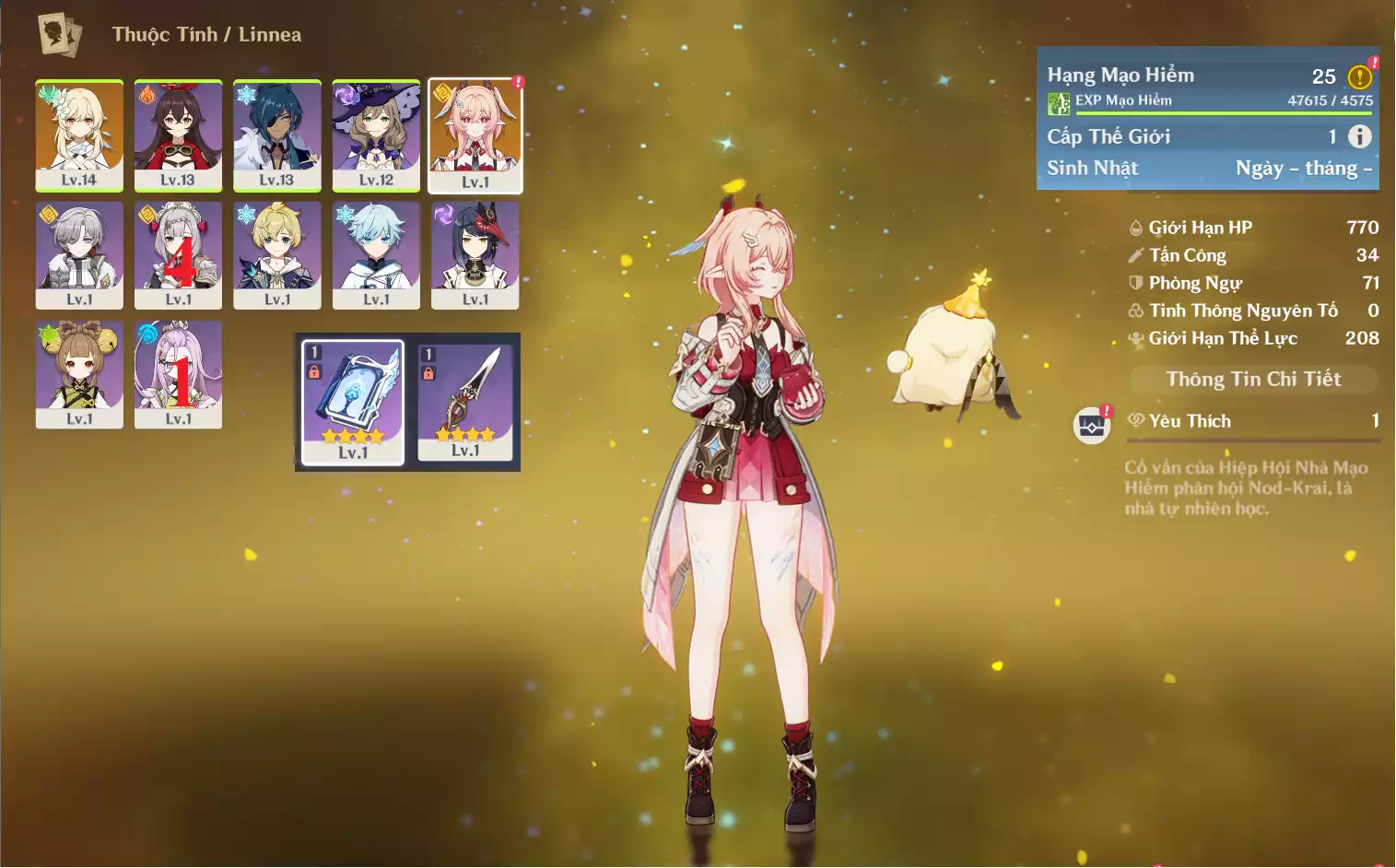
Task: Select the blonde Traveler portrait at Lv.14
Action: click(x=79, y=135)
